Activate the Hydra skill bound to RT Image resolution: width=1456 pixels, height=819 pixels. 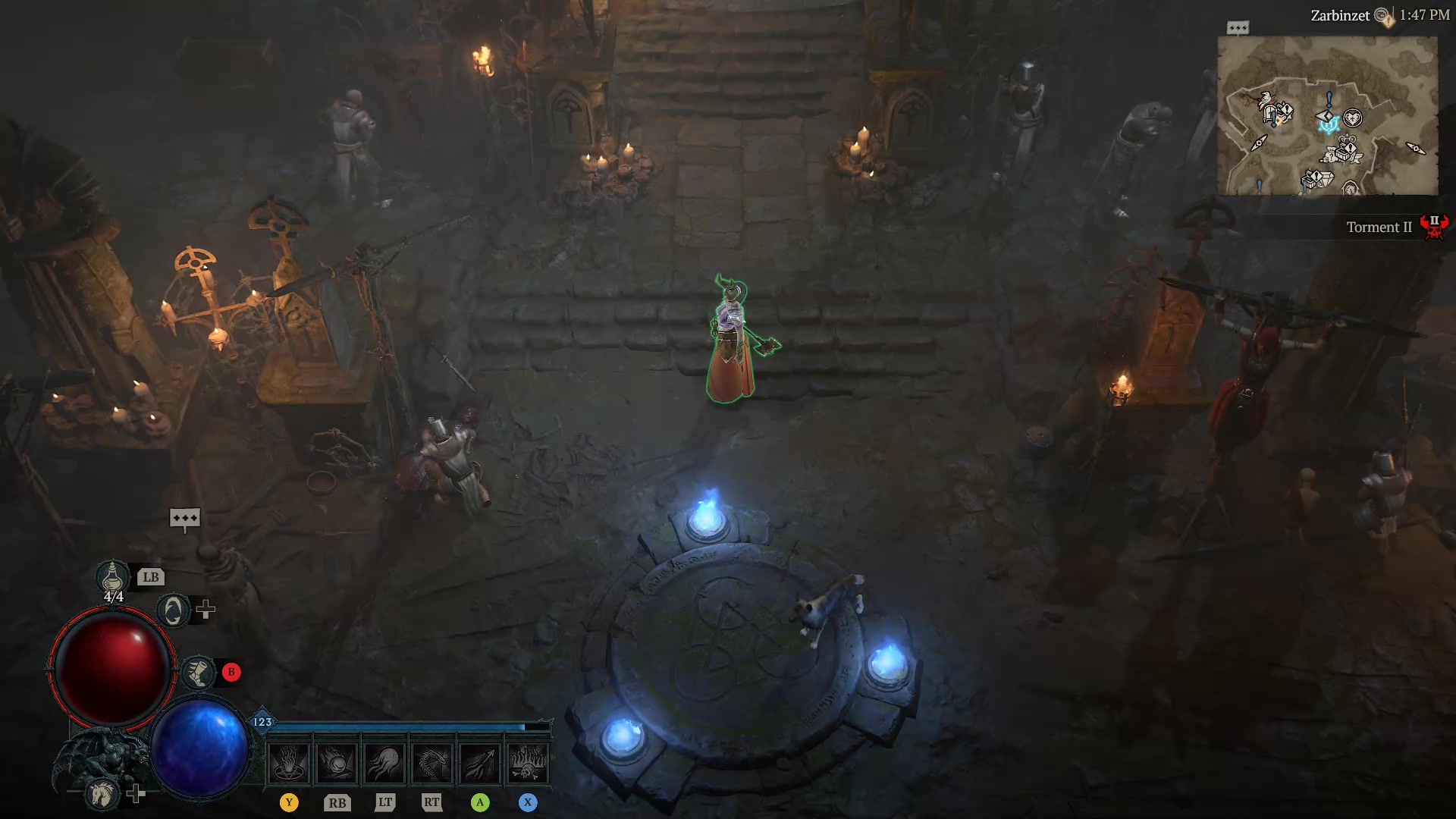433,762
